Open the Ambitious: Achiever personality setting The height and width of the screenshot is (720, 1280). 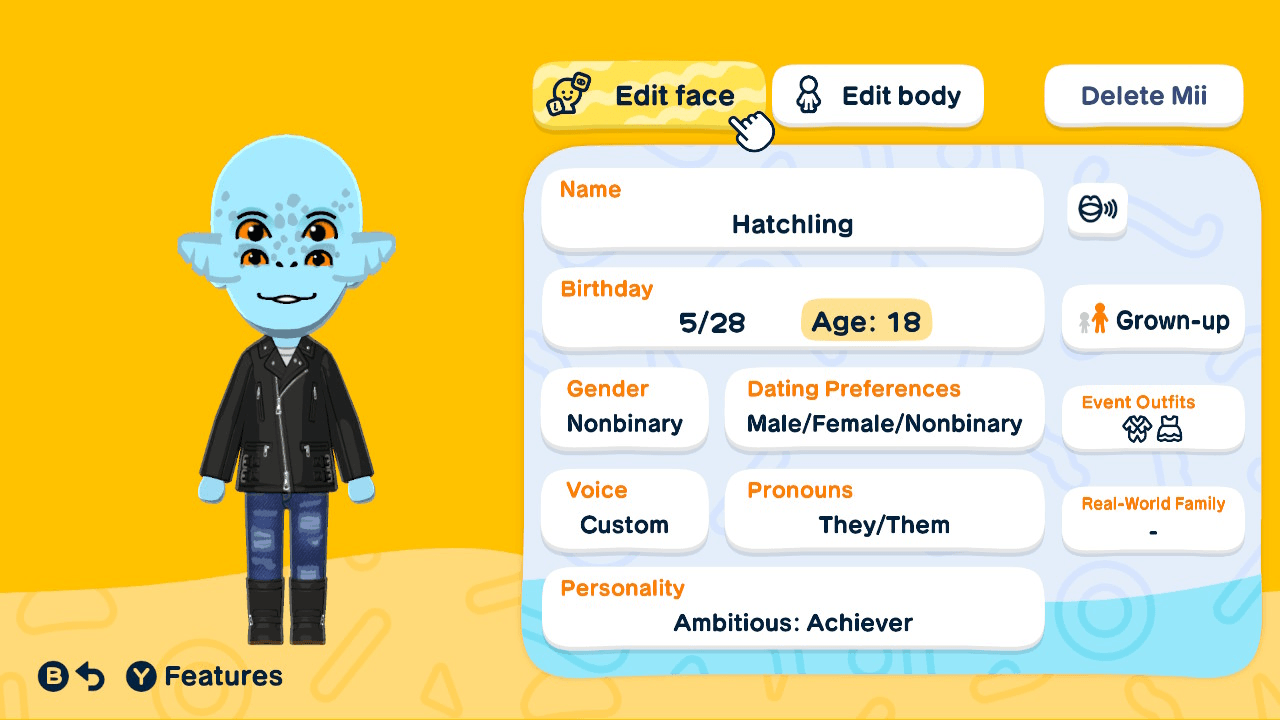point(792,606)
